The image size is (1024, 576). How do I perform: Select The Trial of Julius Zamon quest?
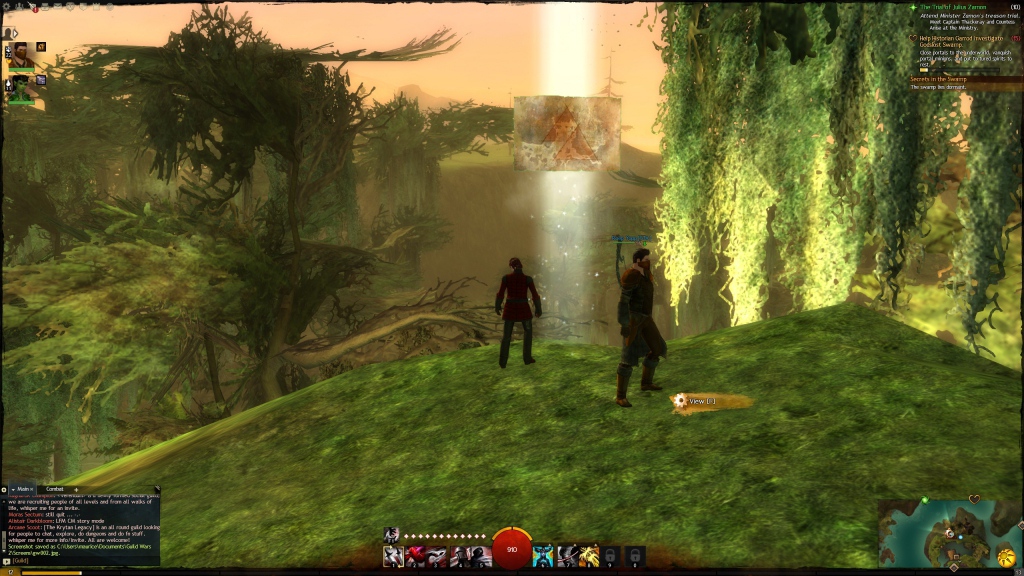(954, 7)
